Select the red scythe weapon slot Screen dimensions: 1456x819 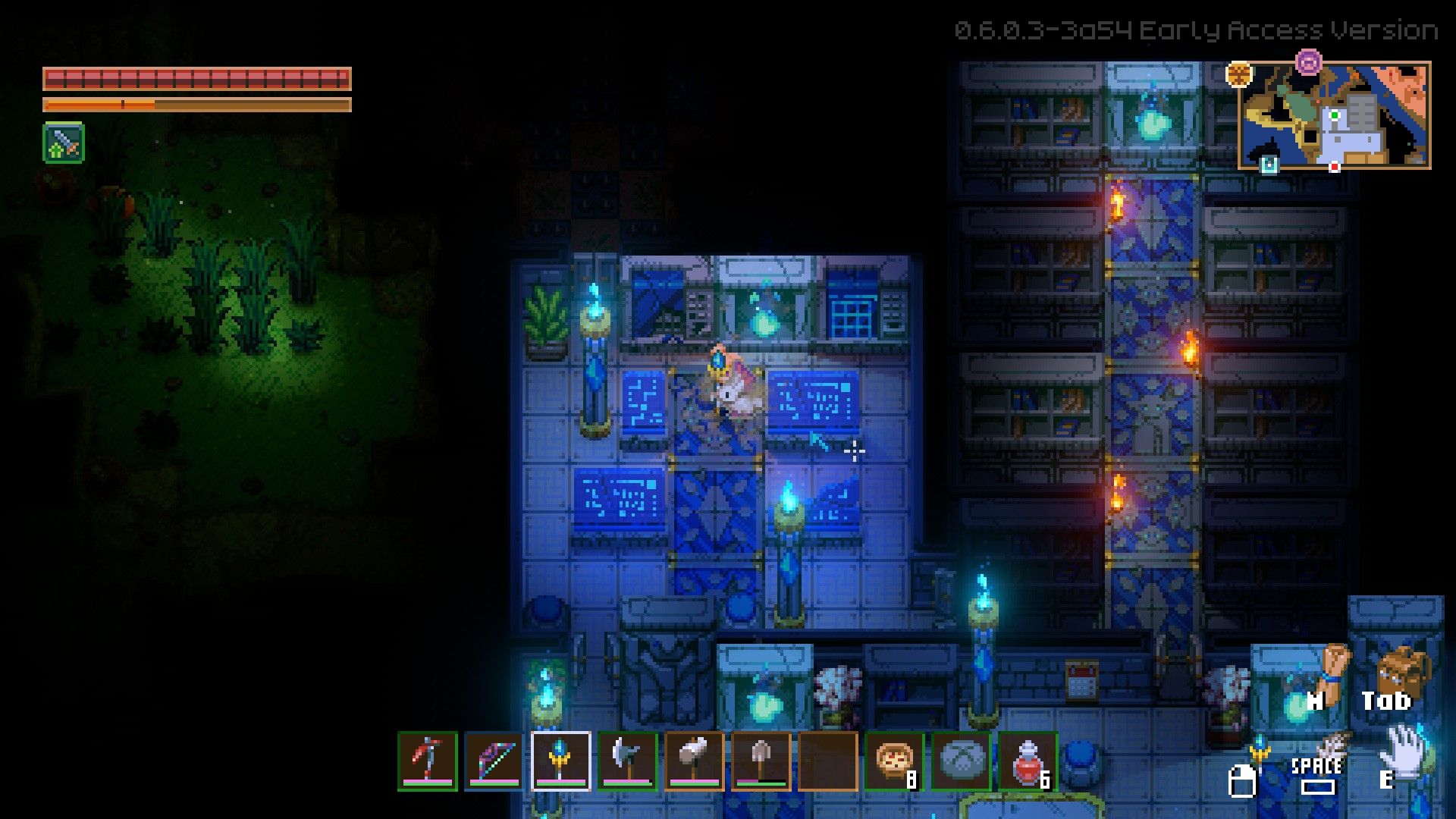tap(428, 761)
